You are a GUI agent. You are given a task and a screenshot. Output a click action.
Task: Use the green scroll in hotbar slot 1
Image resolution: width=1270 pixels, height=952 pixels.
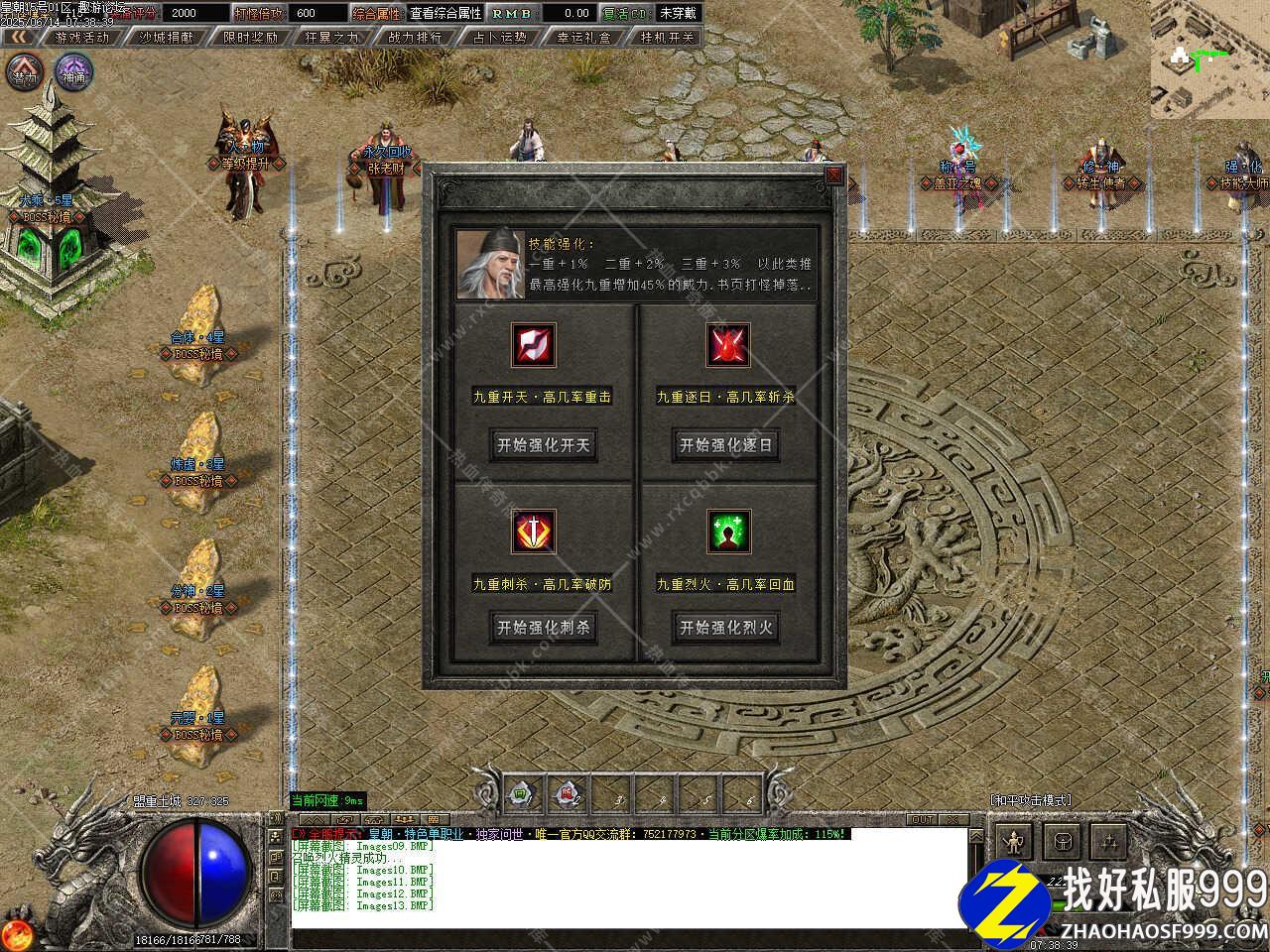520,793
